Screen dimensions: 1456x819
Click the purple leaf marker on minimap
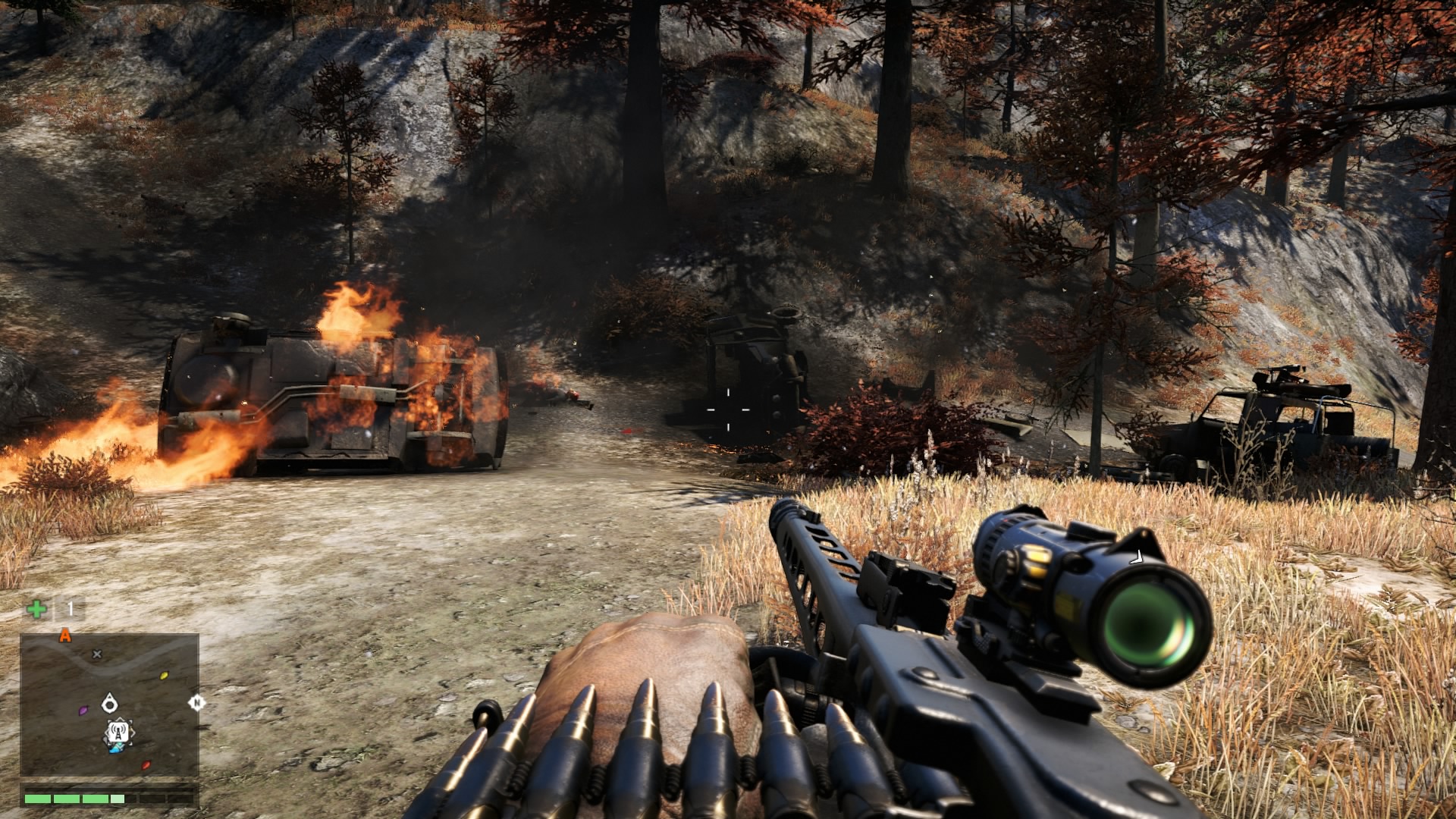(x=83, y=711)
